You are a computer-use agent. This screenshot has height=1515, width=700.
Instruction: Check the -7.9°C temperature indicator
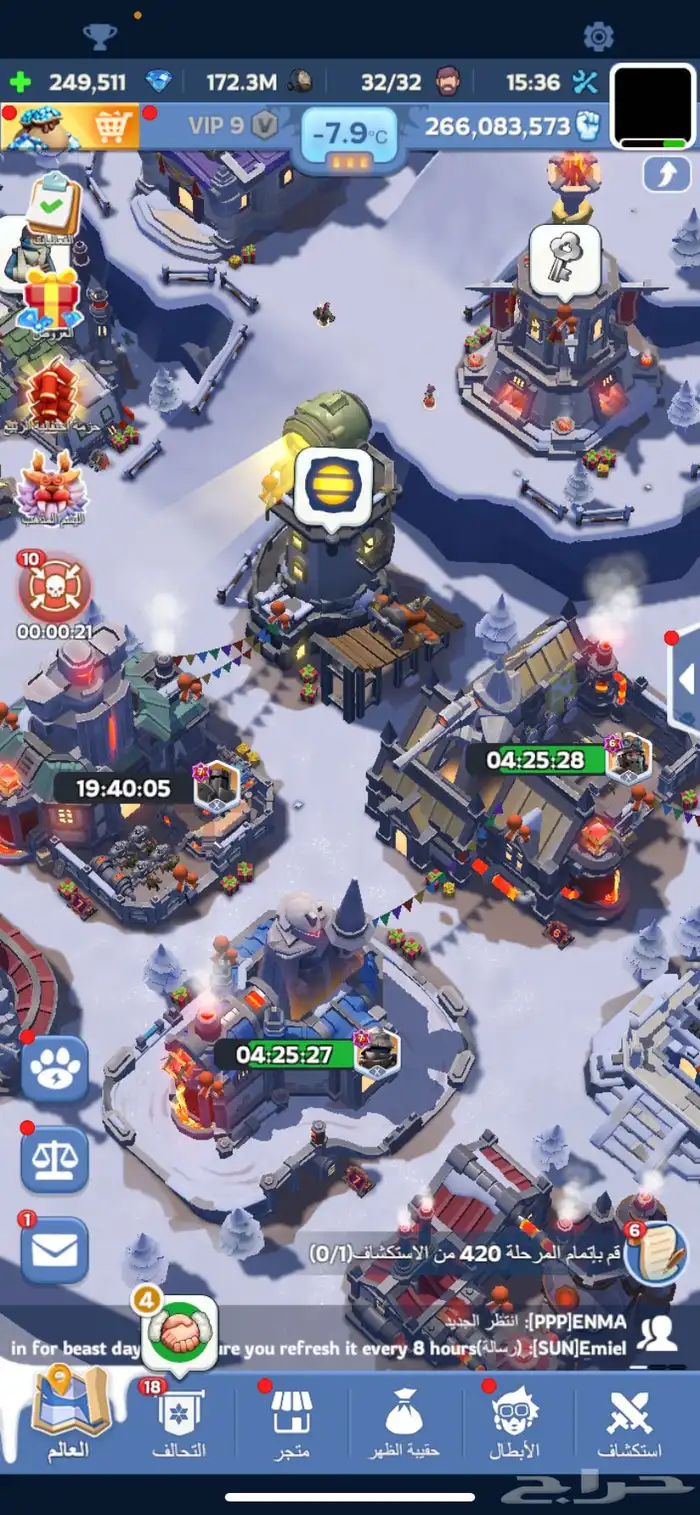coord(349,135)
